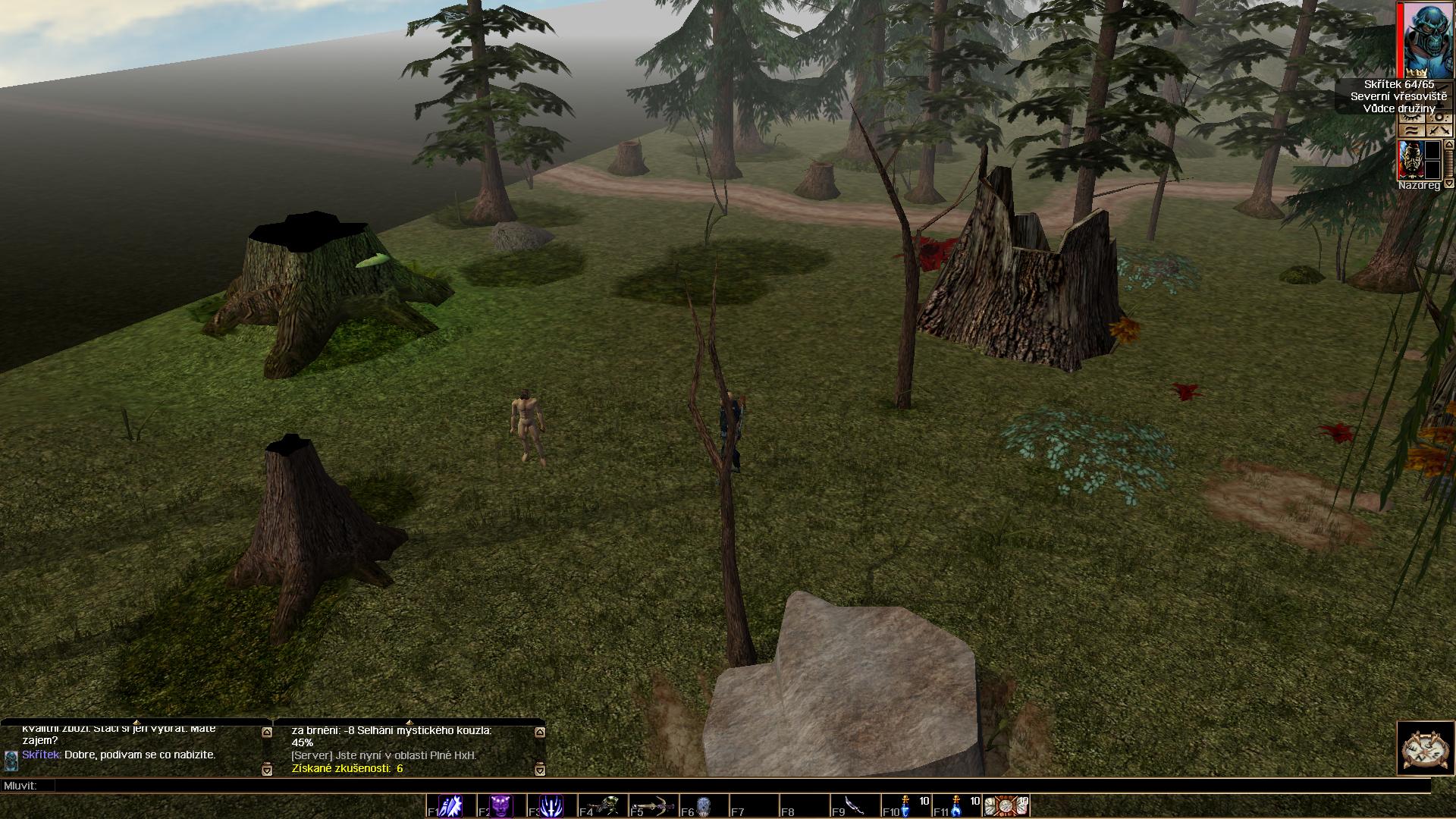Use the purple face ability in F2
The width and height of the screenshot is (1456, 819).
coord(501,805)
